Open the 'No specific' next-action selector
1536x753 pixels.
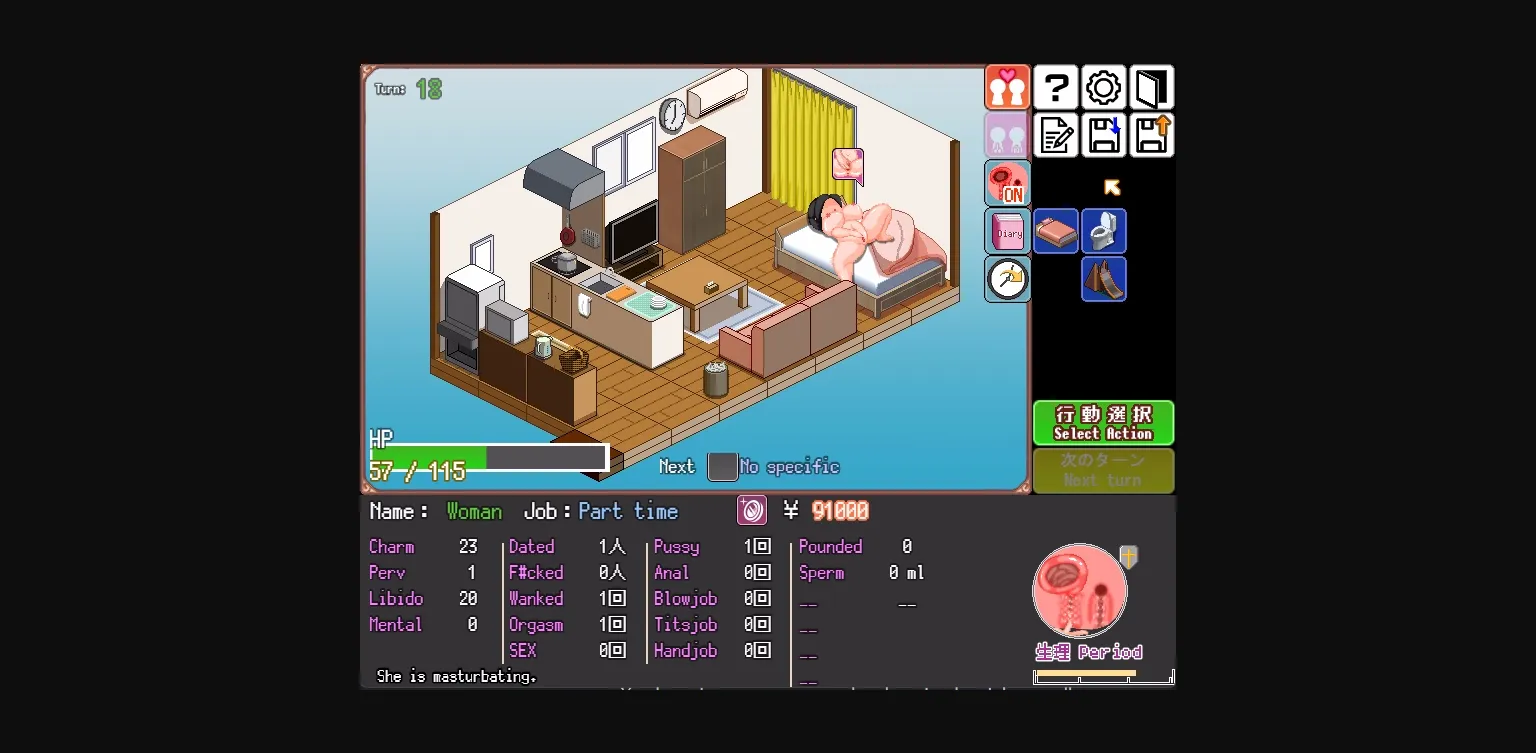pos(722,466)
